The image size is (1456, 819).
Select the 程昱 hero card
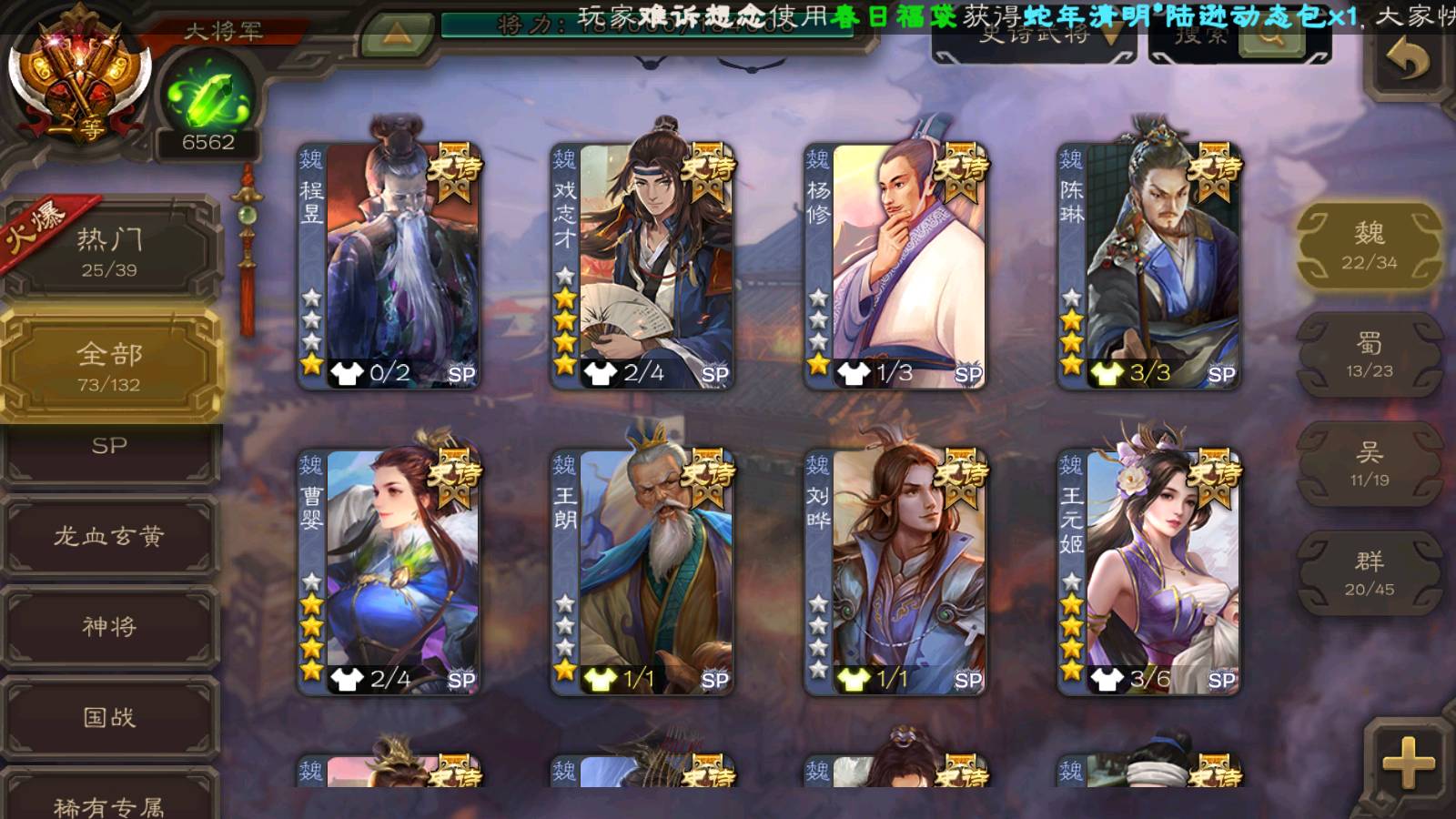pos(389,266)
